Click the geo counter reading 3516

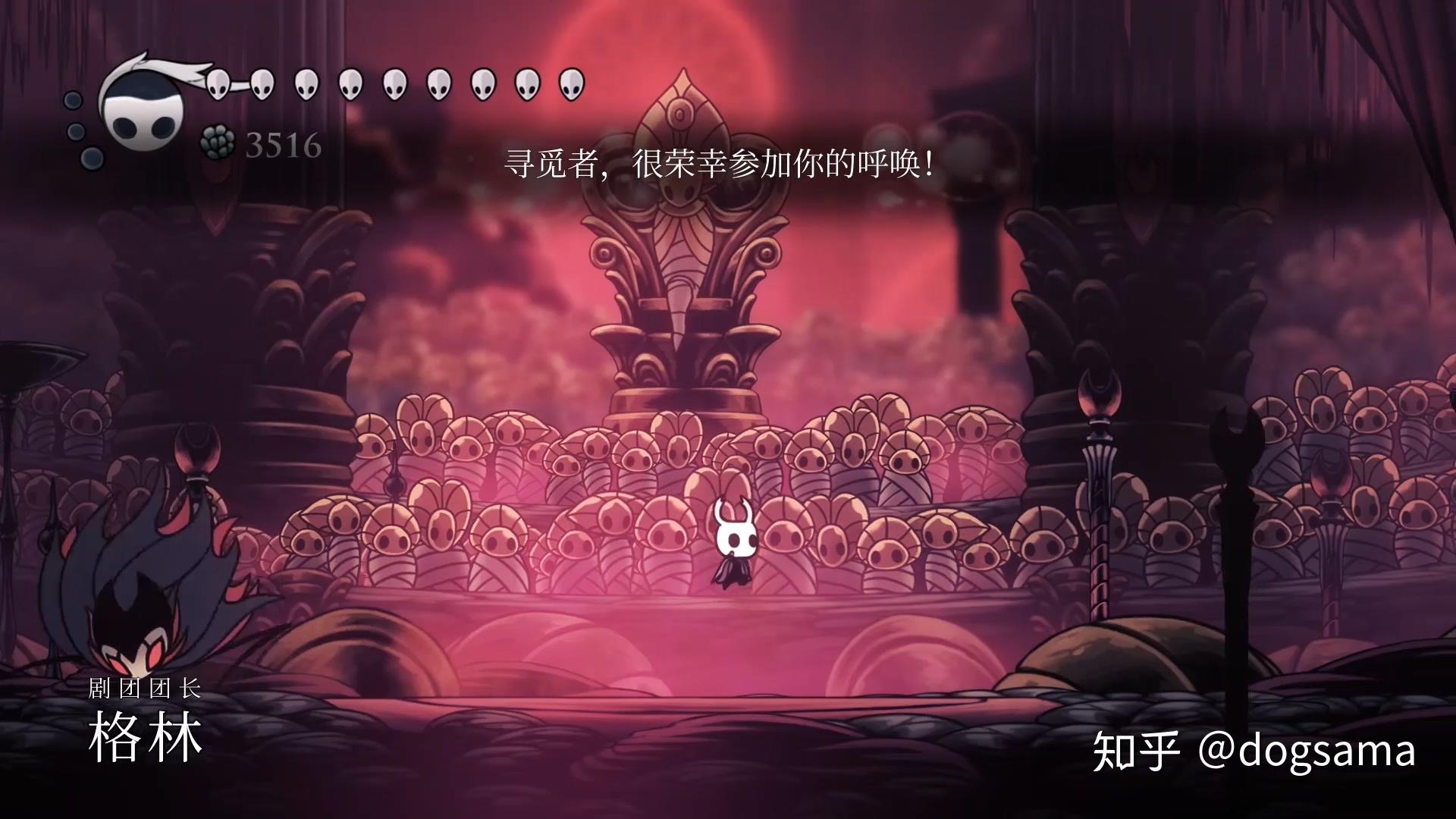pos(284,144)
